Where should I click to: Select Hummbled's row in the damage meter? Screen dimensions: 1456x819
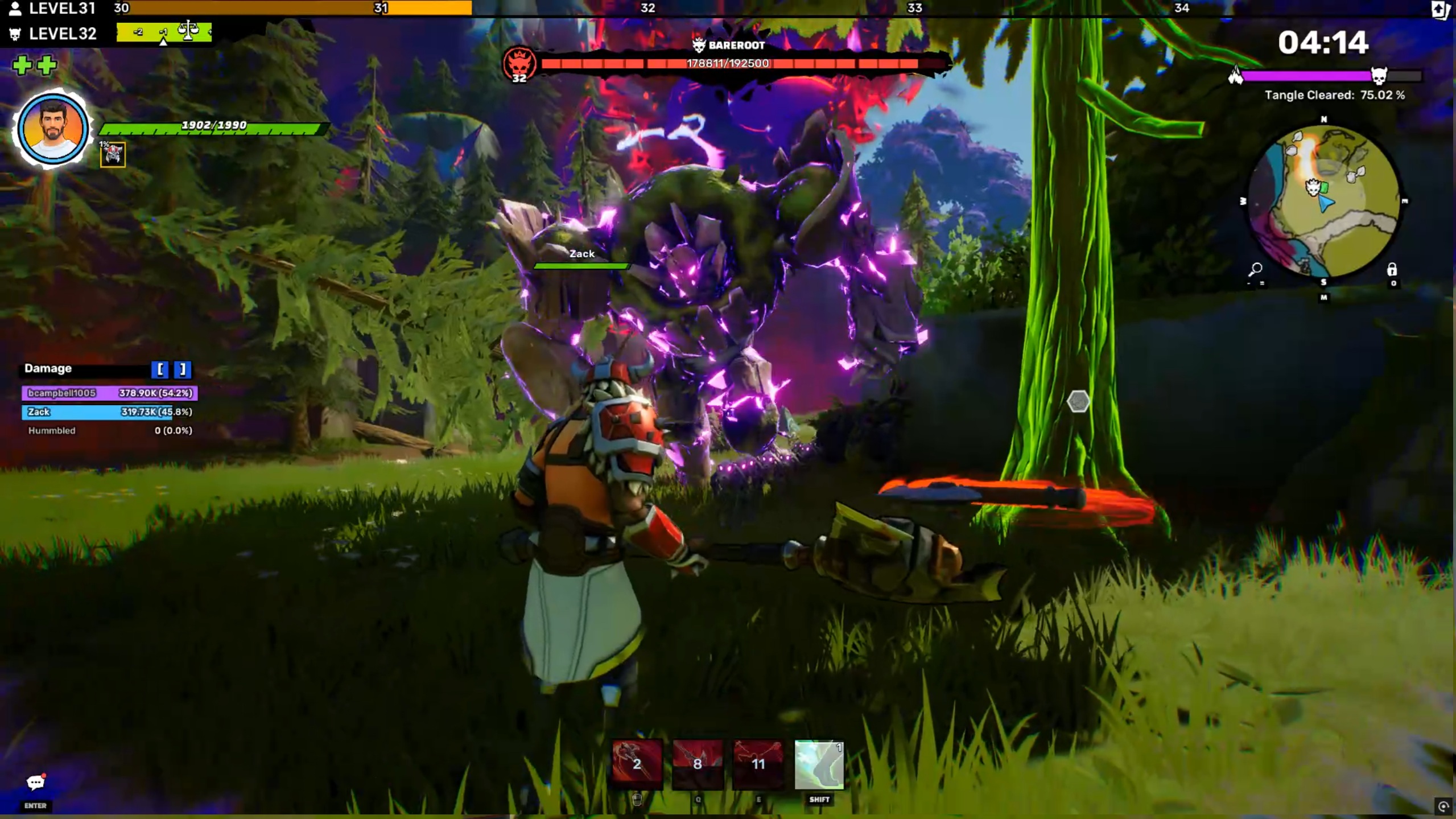109,431
